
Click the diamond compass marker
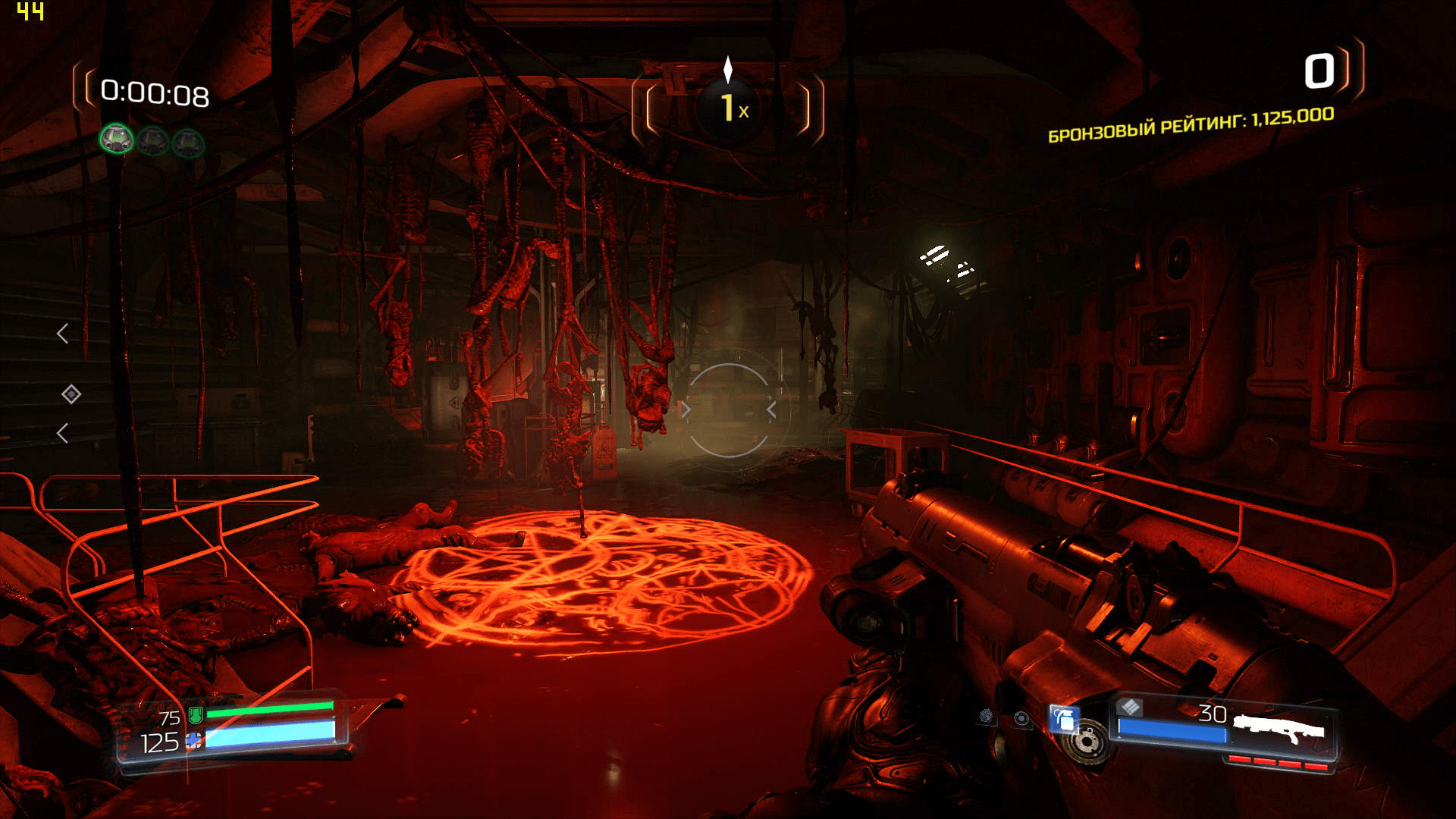click(x=71, y=394)
